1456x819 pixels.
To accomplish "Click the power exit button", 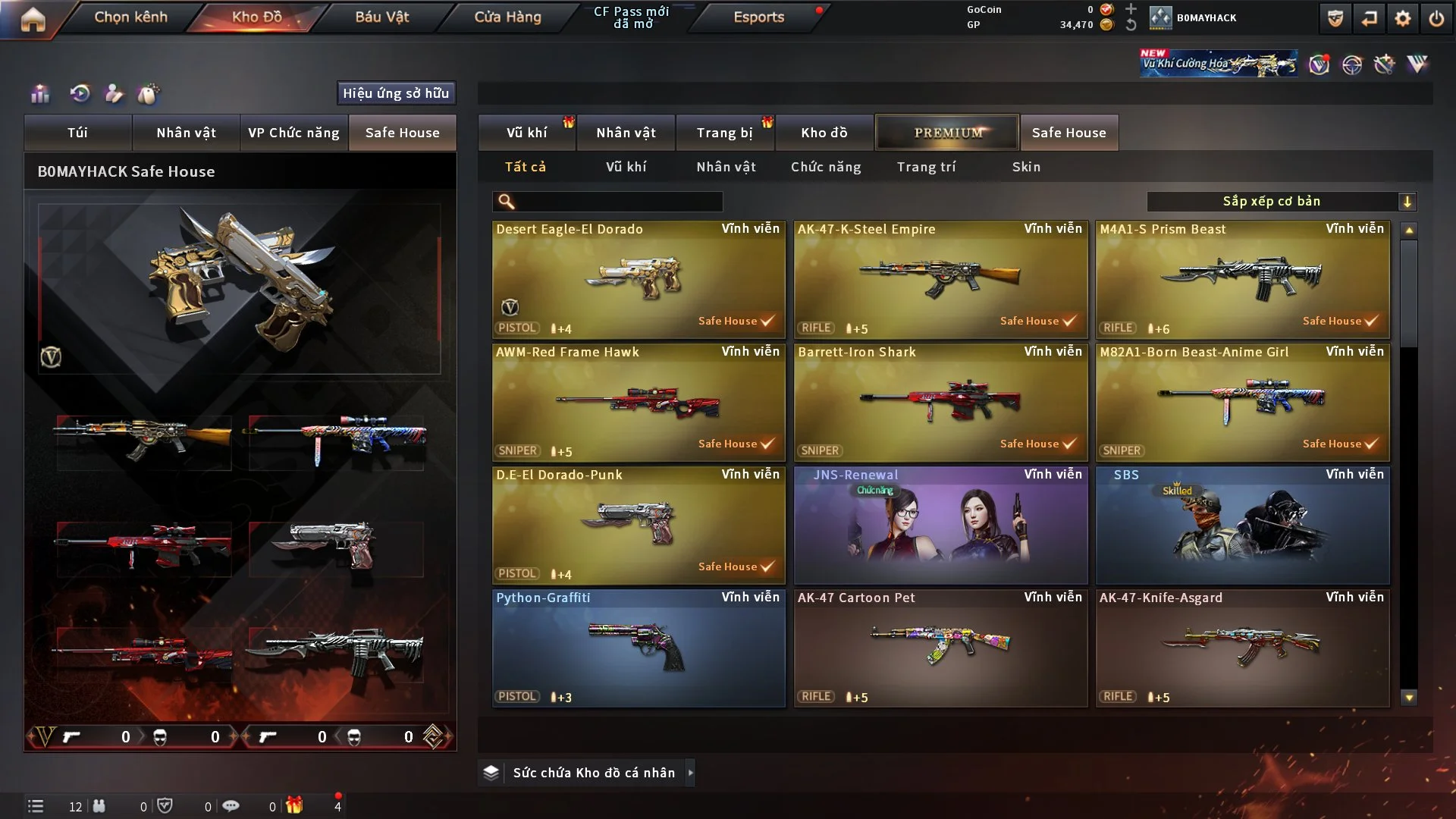I will click(x=1436, y=18).
